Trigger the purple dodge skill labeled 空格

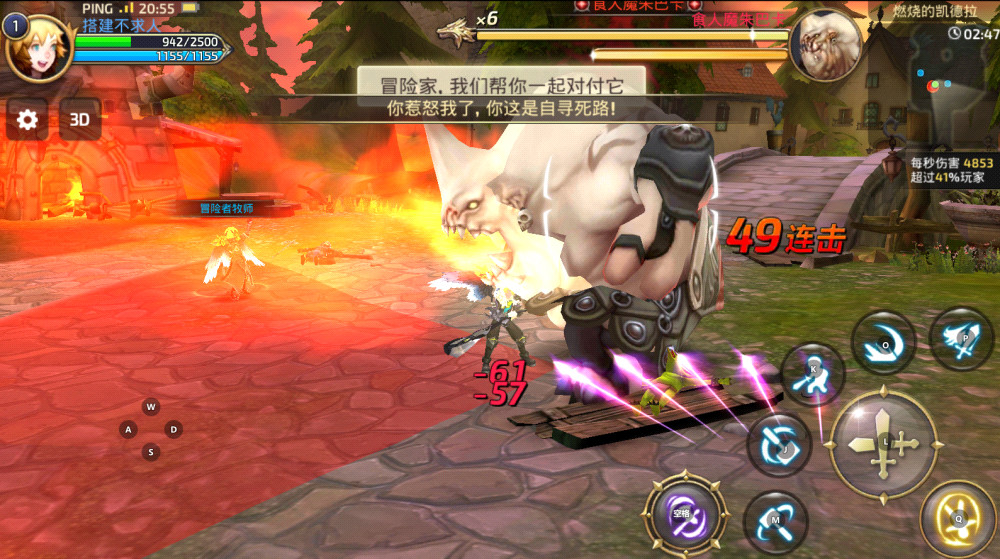pyautogui.click(x=684, y=515)
